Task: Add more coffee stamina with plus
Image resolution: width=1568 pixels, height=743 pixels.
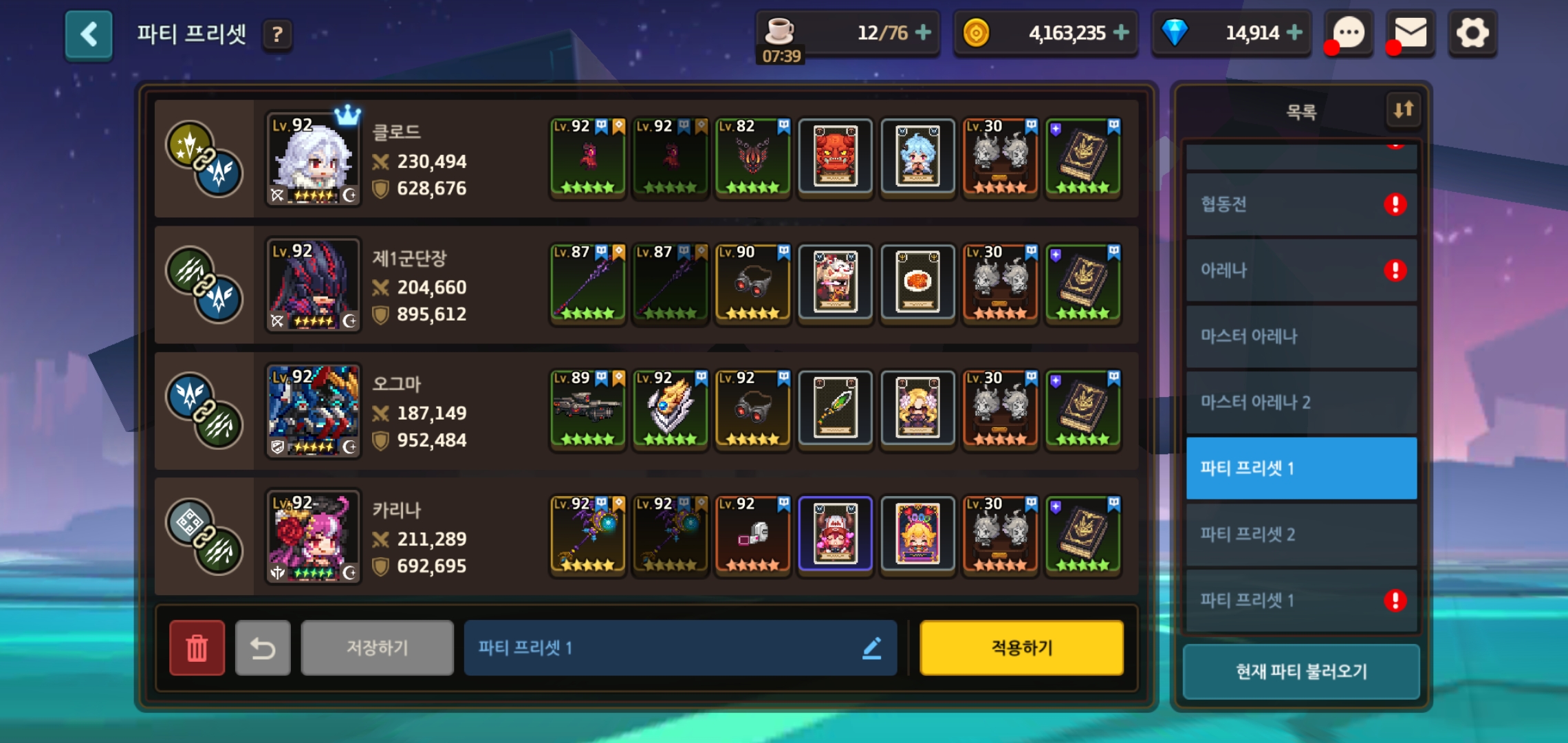Action: point(924,32)
